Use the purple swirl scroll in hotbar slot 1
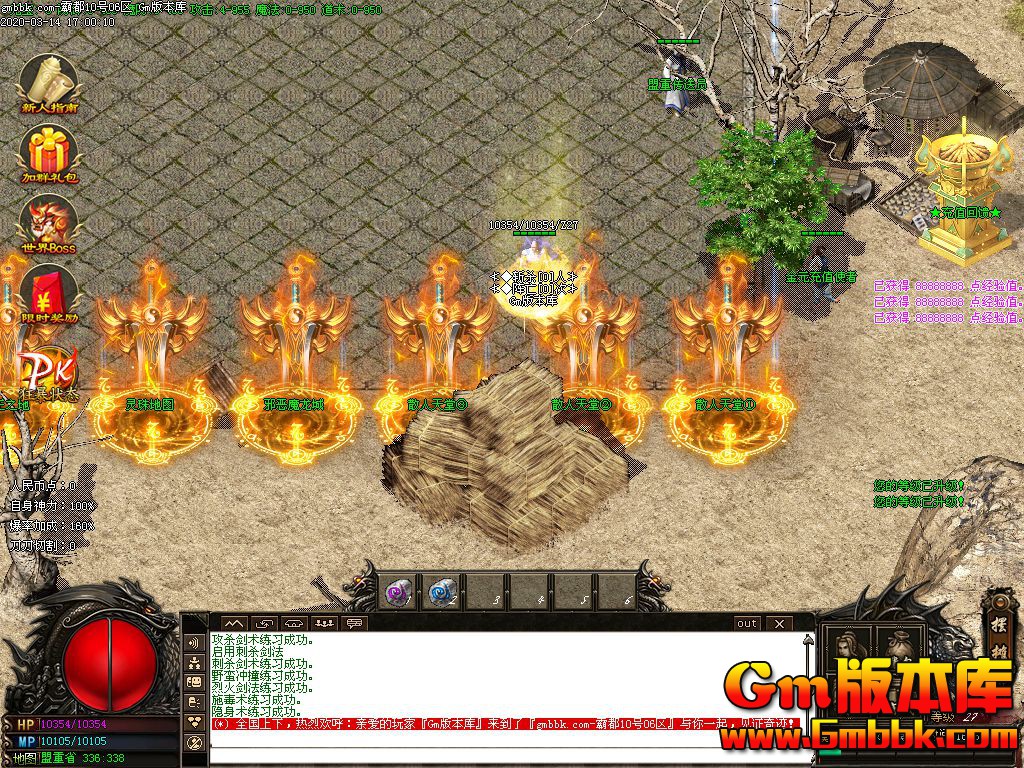The width and height of the screenshot is (1024, 768). [x=398, y=592]
